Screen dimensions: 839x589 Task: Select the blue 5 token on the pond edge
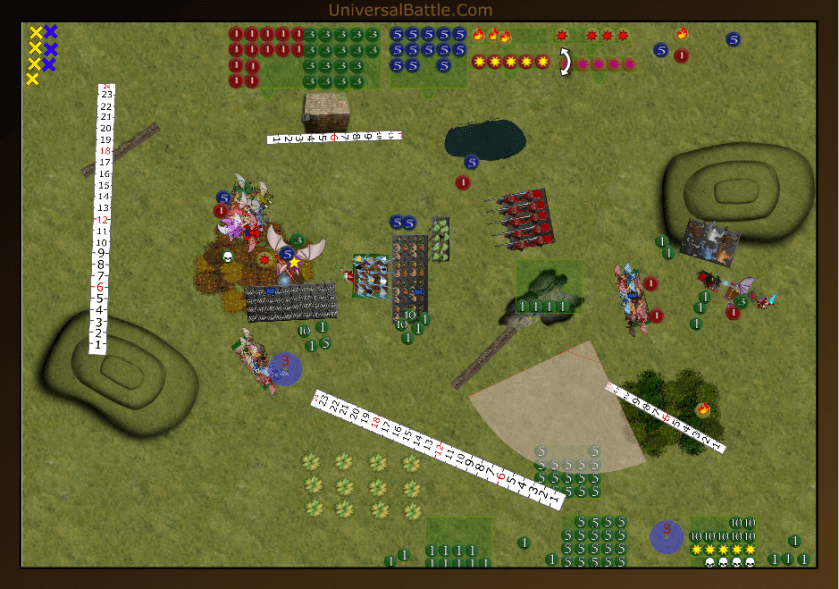click(x=471, y=162)
